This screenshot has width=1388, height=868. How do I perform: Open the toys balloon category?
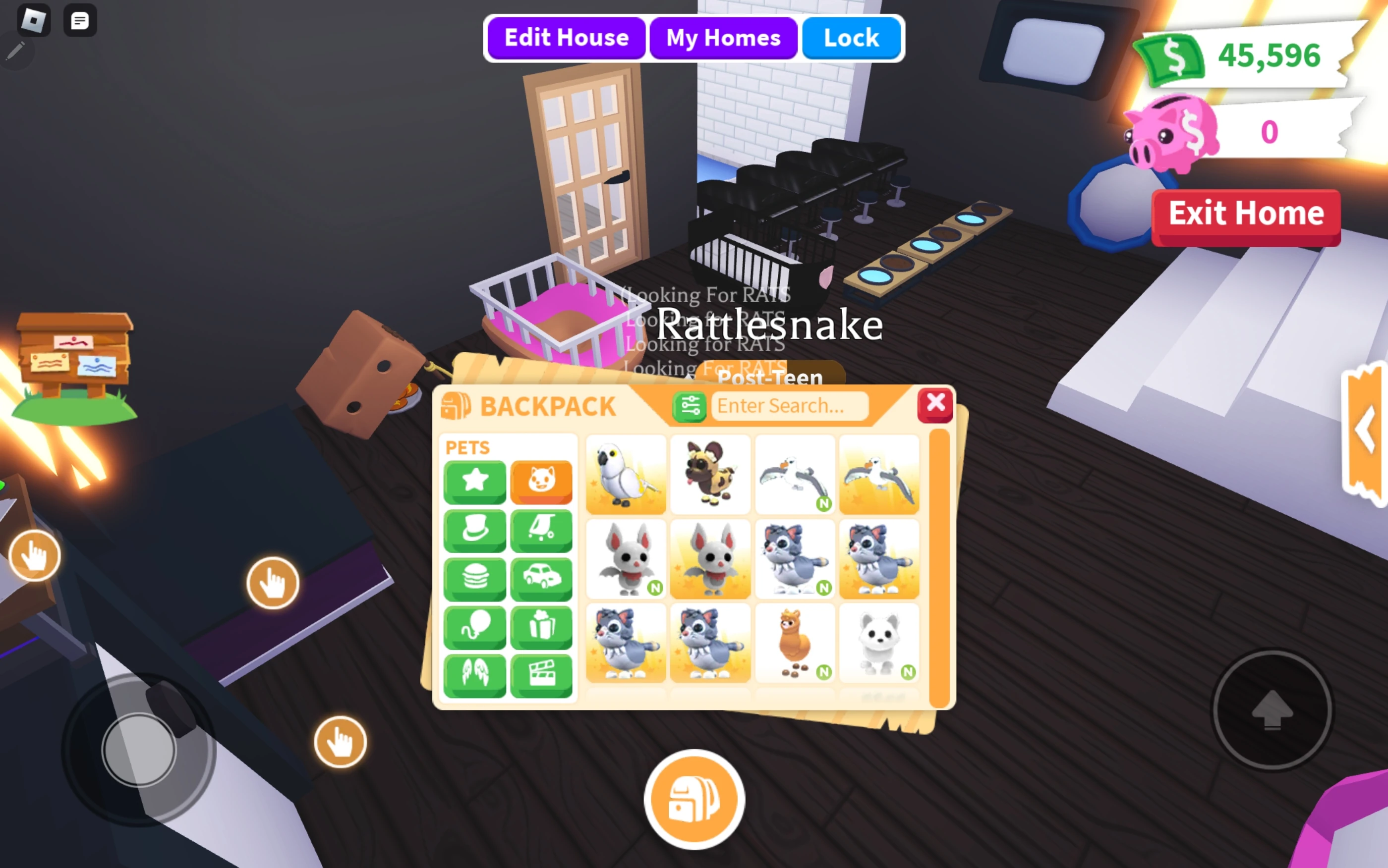pos(475,626)
